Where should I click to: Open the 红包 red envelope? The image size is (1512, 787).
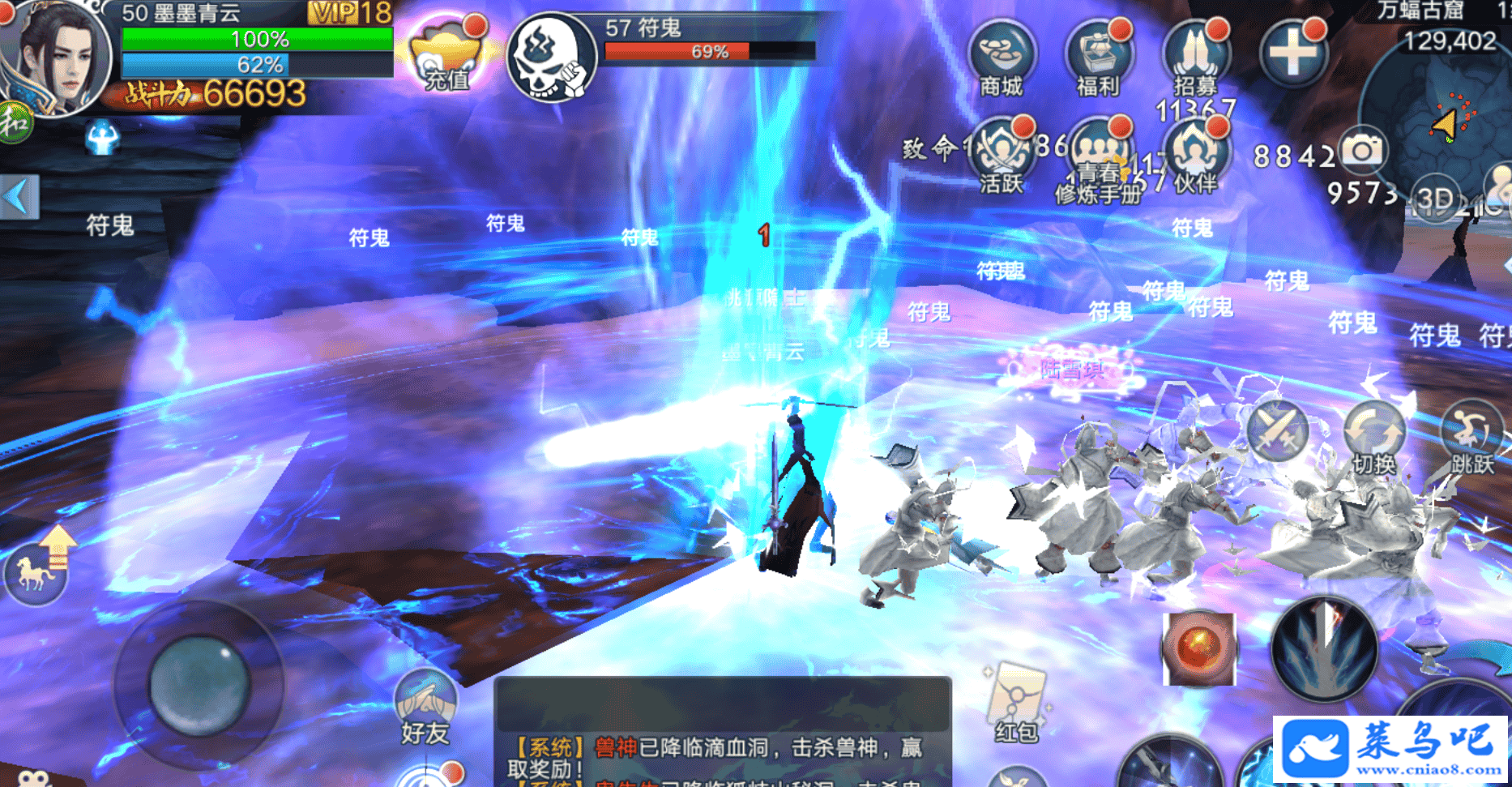pyautogui.click(x=1015, y=701)
